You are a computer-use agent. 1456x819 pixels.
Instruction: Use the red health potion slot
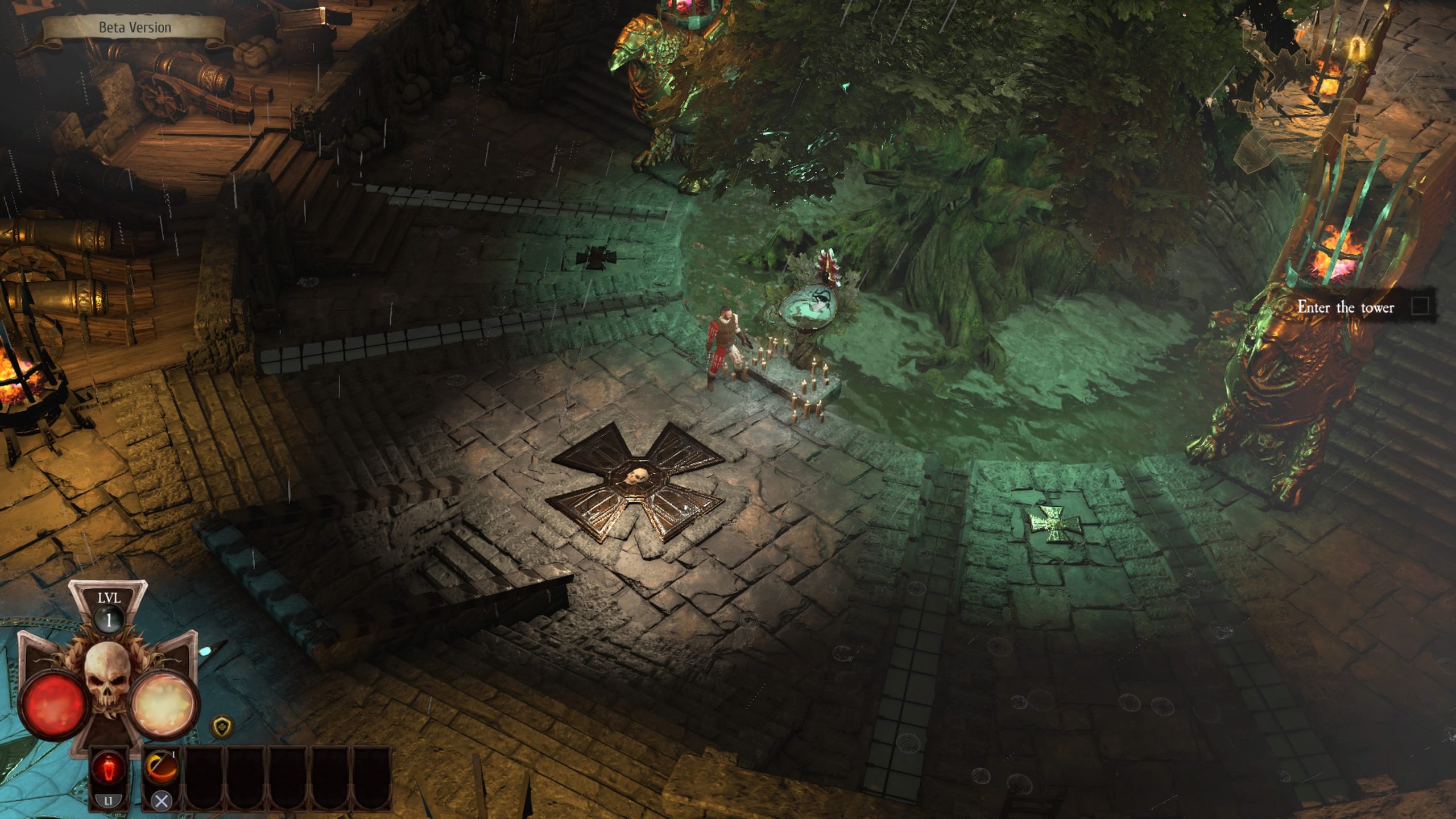[108, 769]
